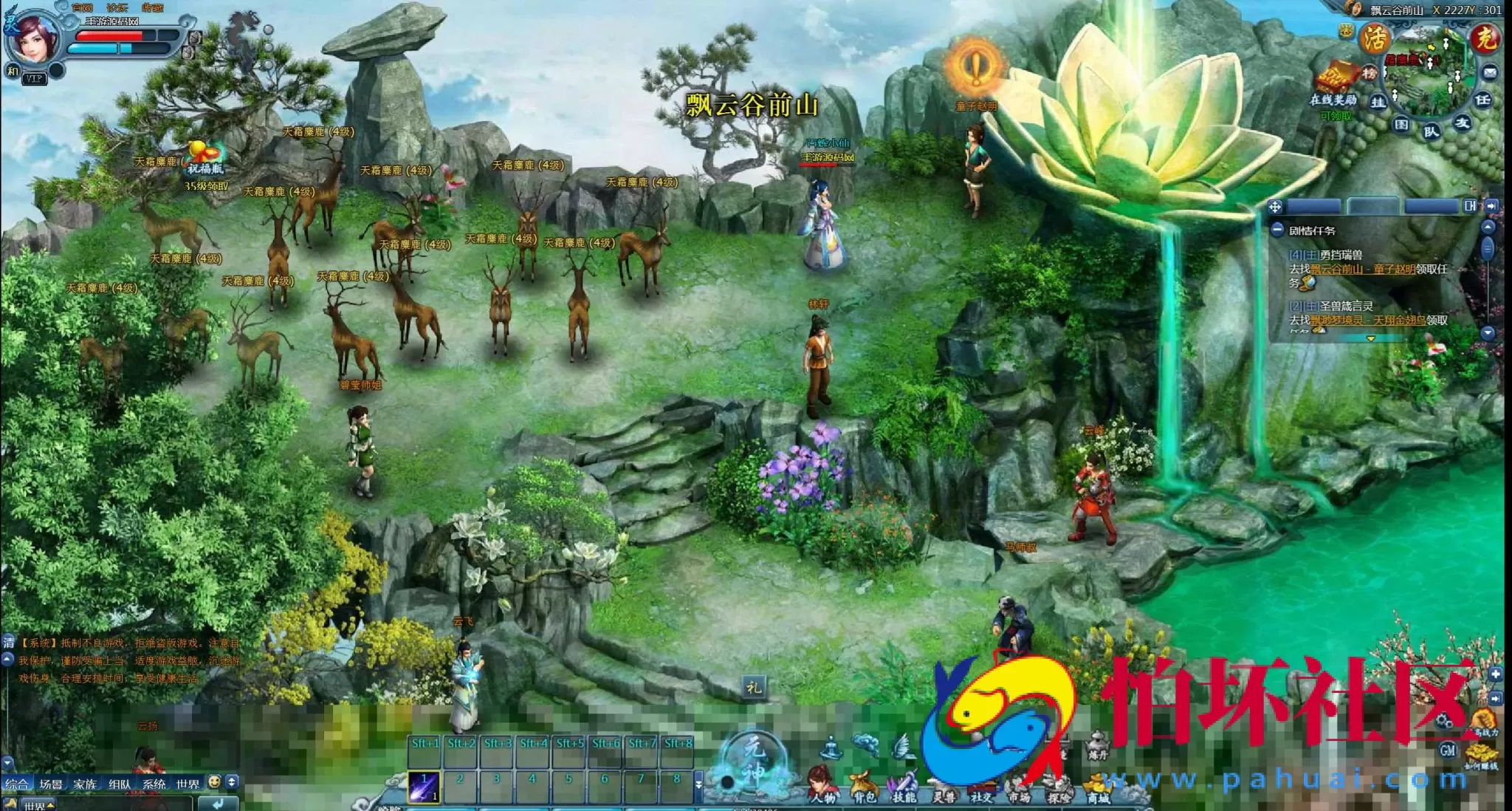Open the 活 activity button

coord(1375,38)
